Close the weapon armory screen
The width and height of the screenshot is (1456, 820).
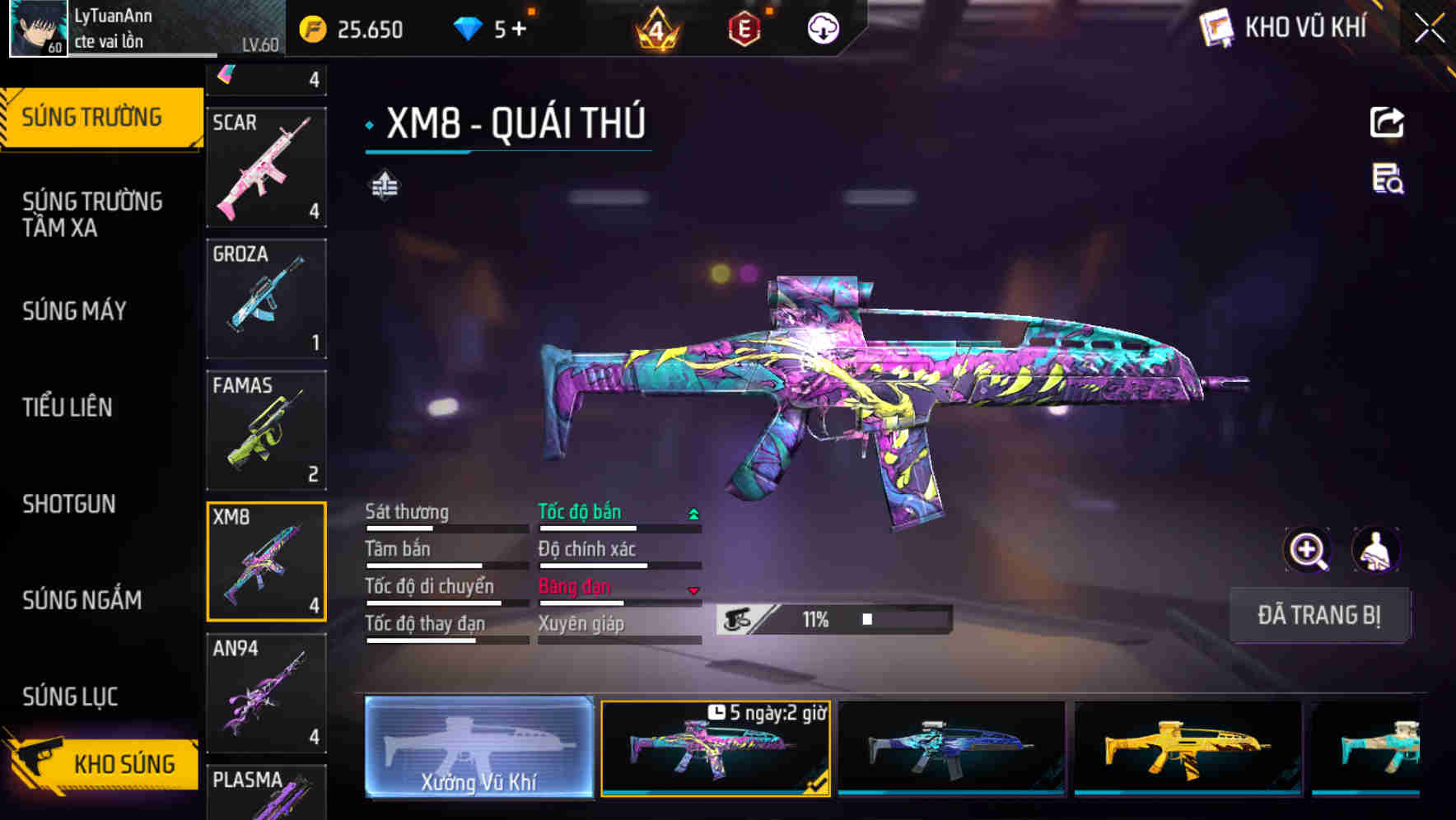1429,29
